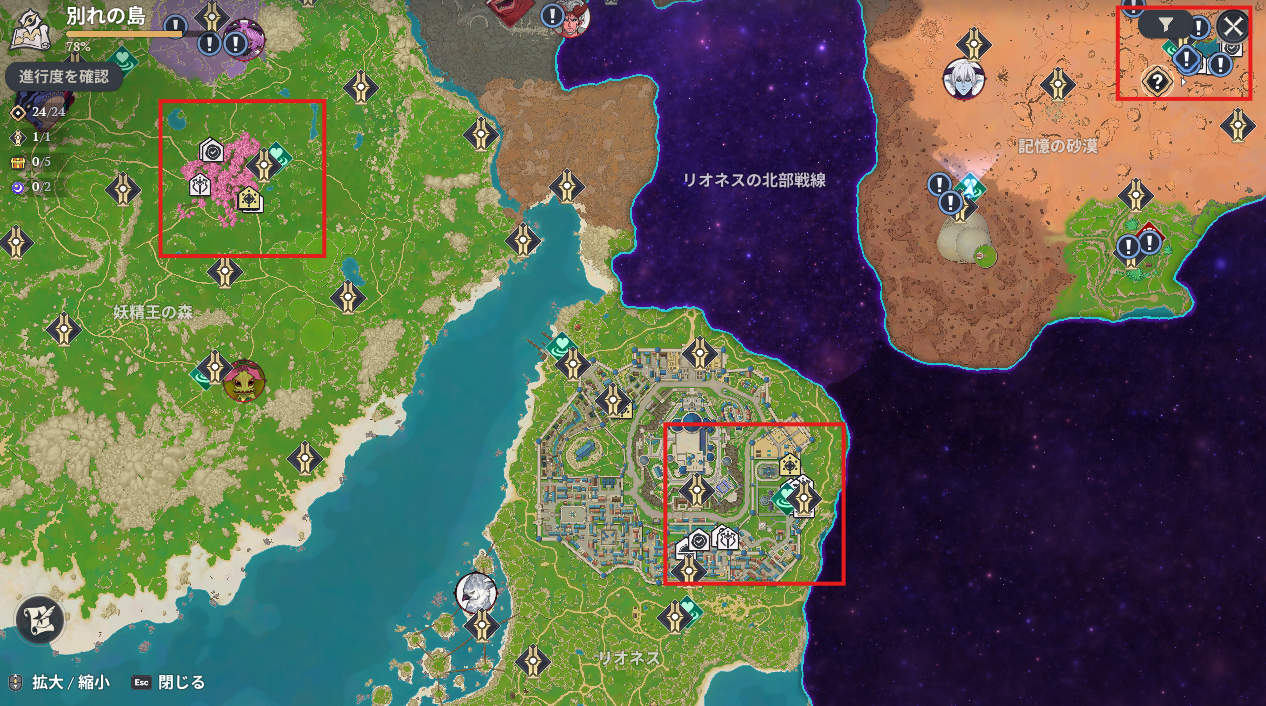Select the blue crystal marker with light cone
The height and width of the screenshot is (706, 1266).
[969, 185]
